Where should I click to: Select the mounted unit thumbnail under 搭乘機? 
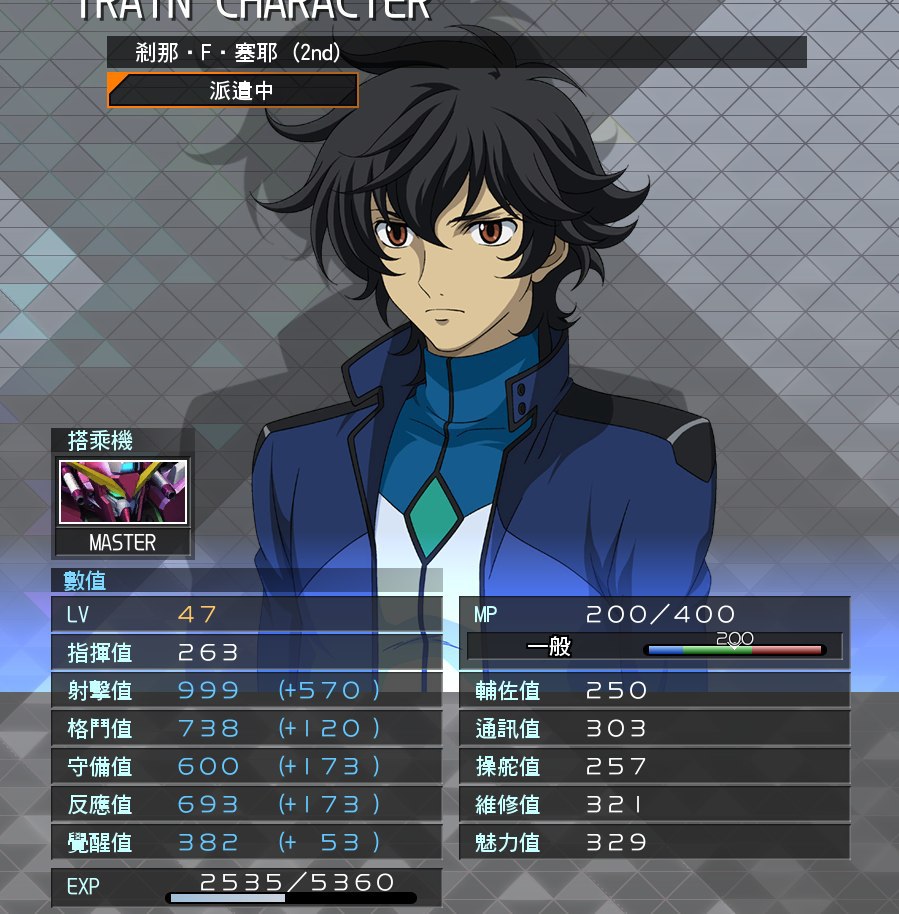pyautogui.click(x=123, y=492)
